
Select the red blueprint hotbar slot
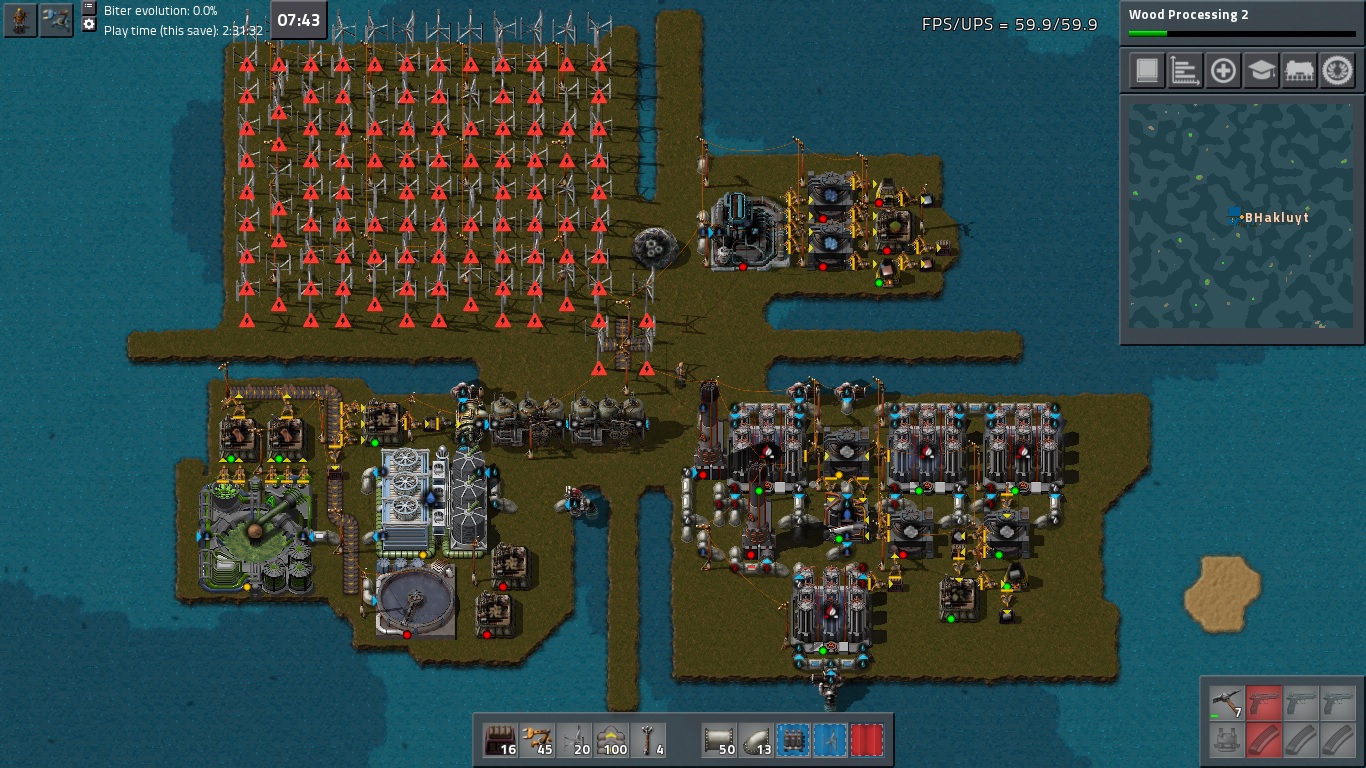pos(866,740)
